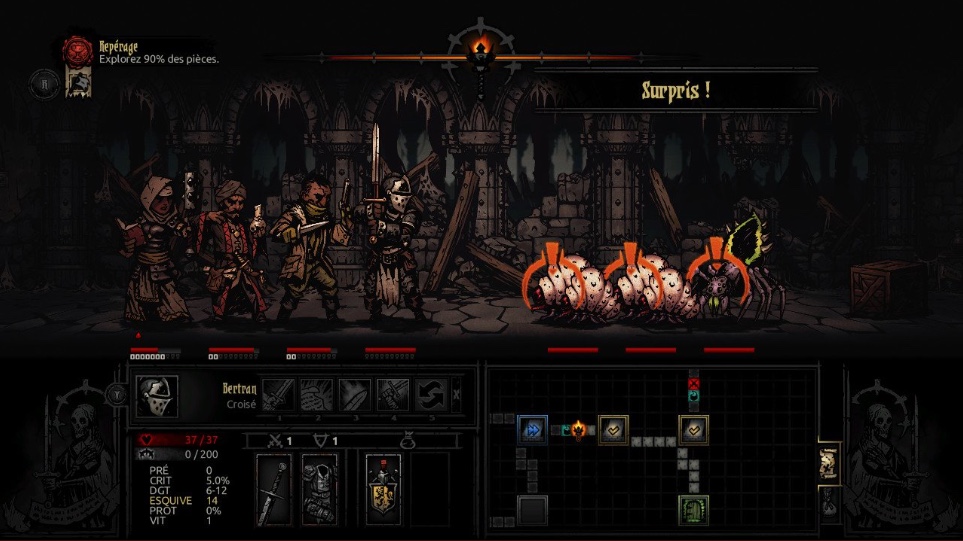Open Bertran's helmet portrait

157,395
